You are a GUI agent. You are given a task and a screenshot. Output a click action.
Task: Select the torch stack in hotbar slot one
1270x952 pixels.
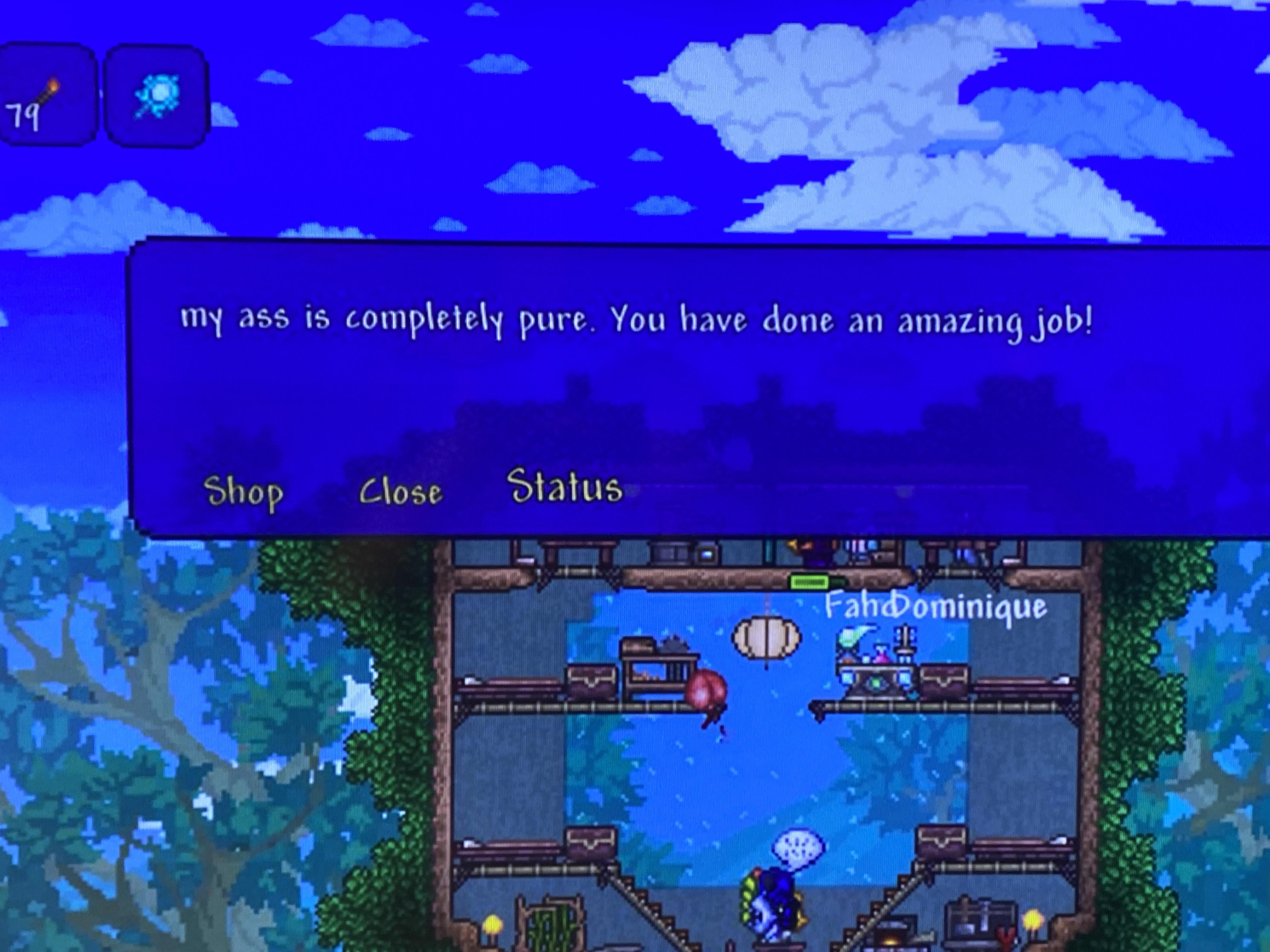tap(49, 92)
